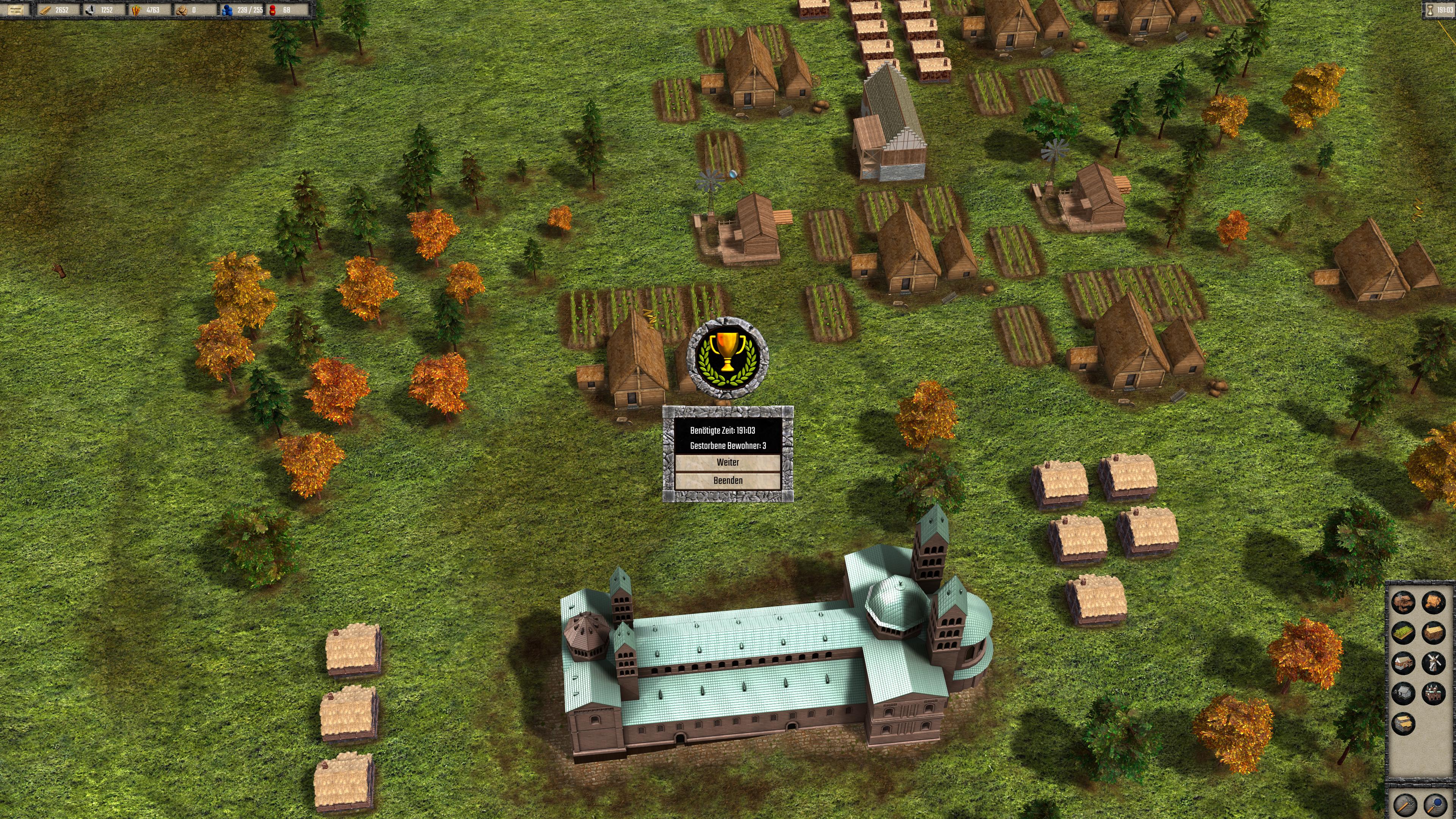The width and height of the screenshot is (1456, 819).
Task: Choose Beenden to end the game
Action: (x=728, y=480)
